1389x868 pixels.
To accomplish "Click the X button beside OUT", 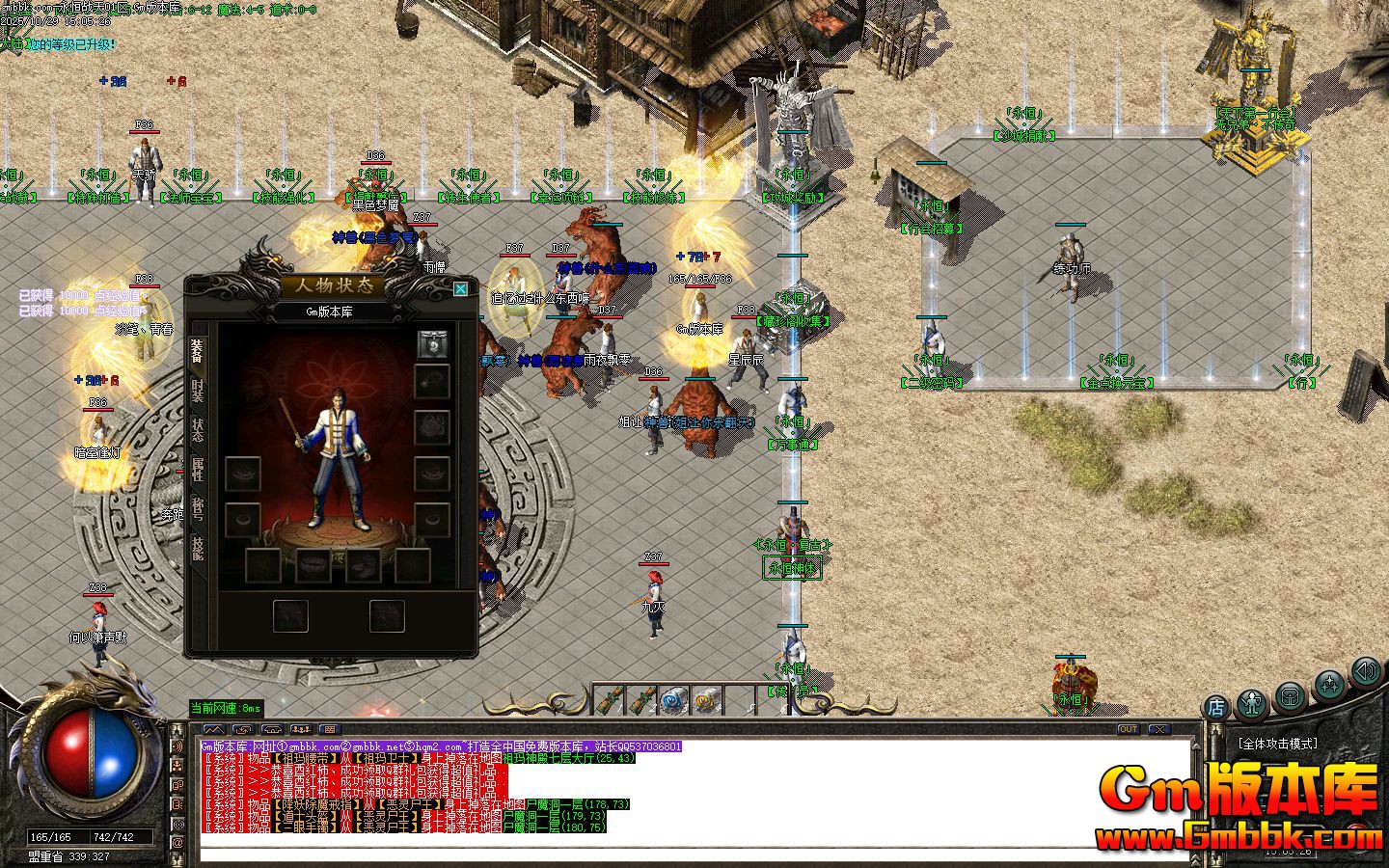I will 1158,729.
